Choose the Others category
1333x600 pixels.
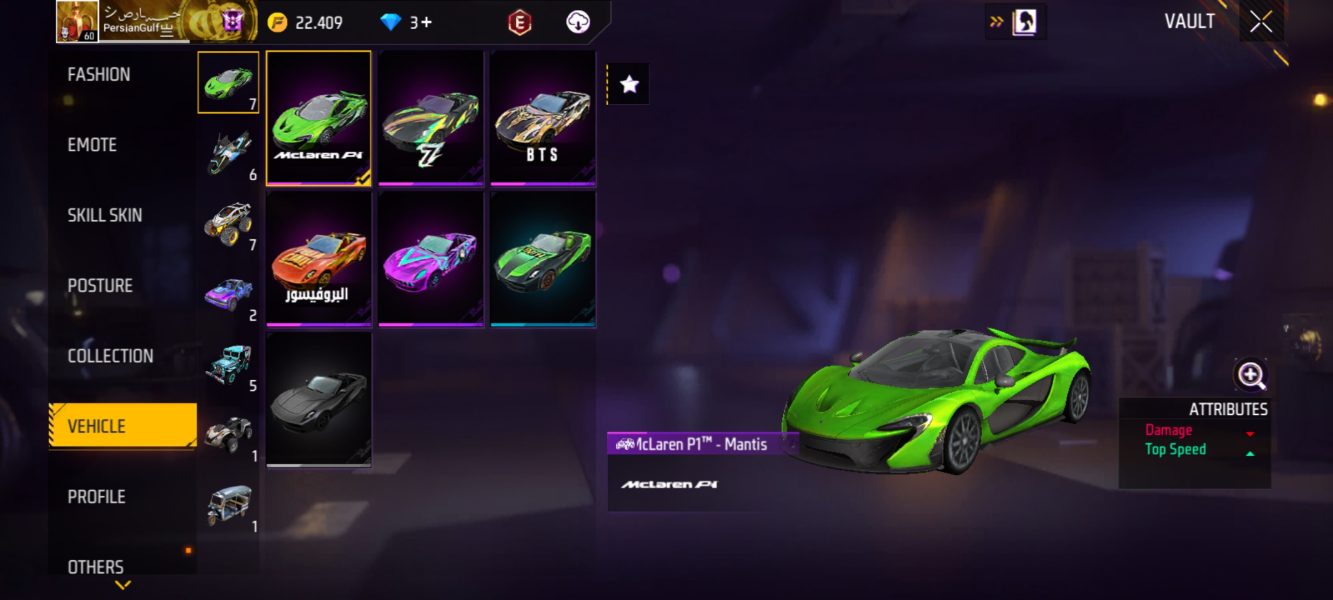tap(96, 567)
